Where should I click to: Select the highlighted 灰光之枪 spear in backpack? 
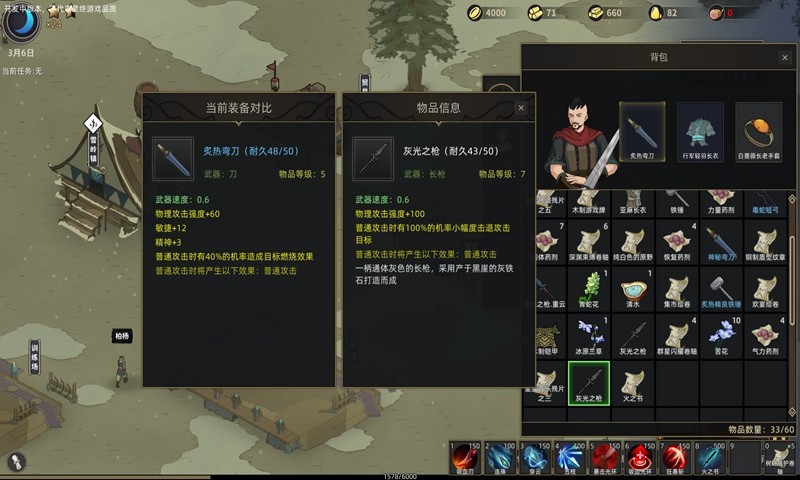point(588,379)
